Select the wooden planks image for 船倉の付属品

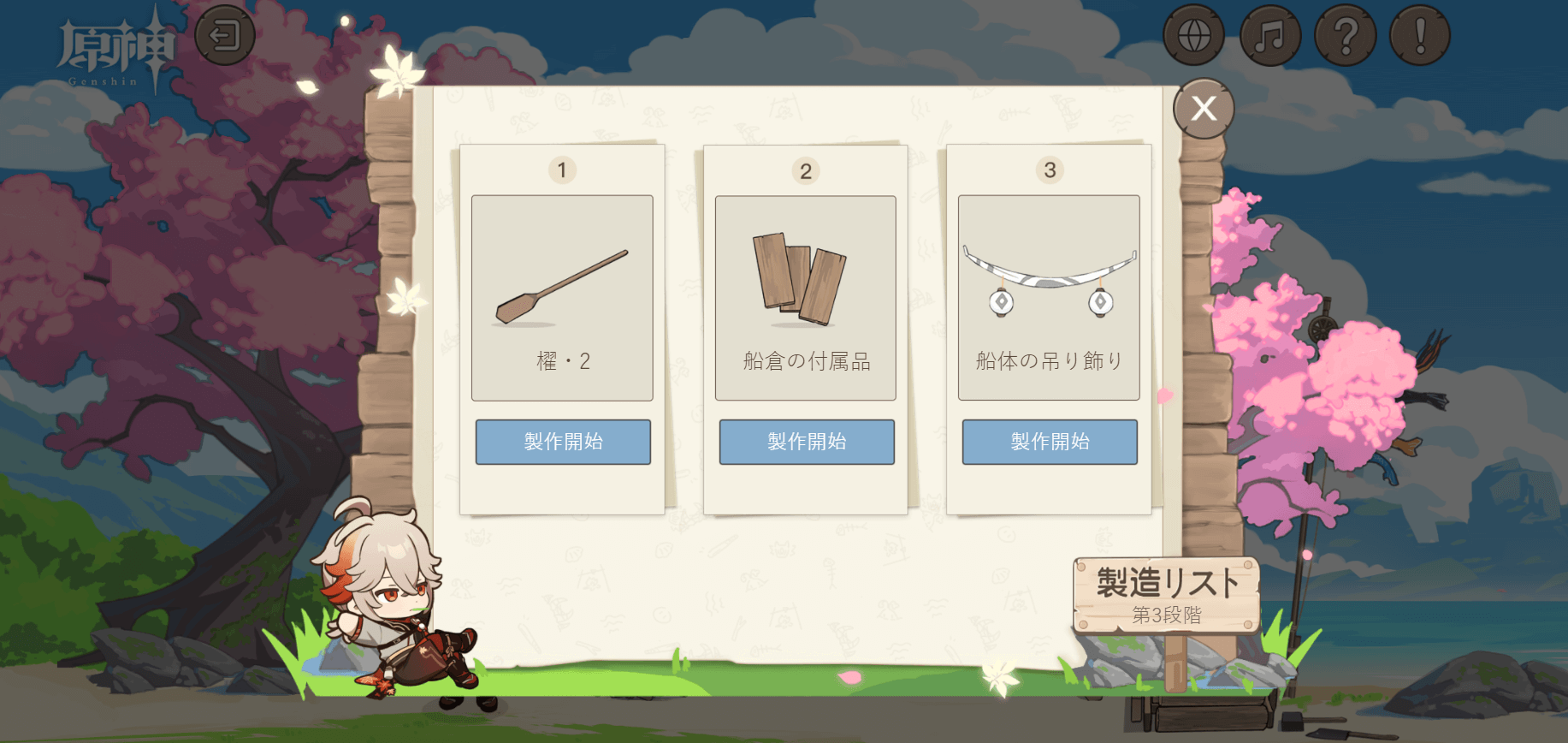[x=805, y=282]
